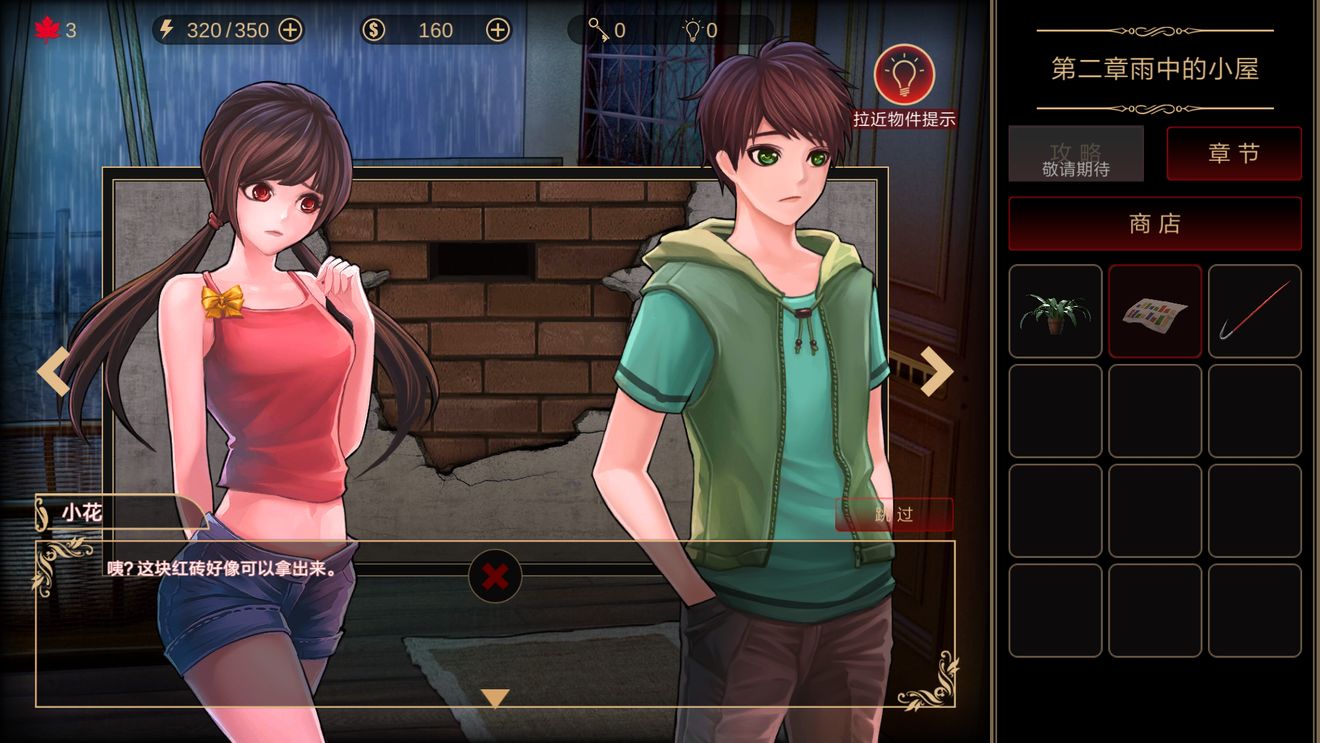This screenshot has width=1320, height=743.
Task: Go to the previous view with left arrow
Action: (x=54, y=371)
